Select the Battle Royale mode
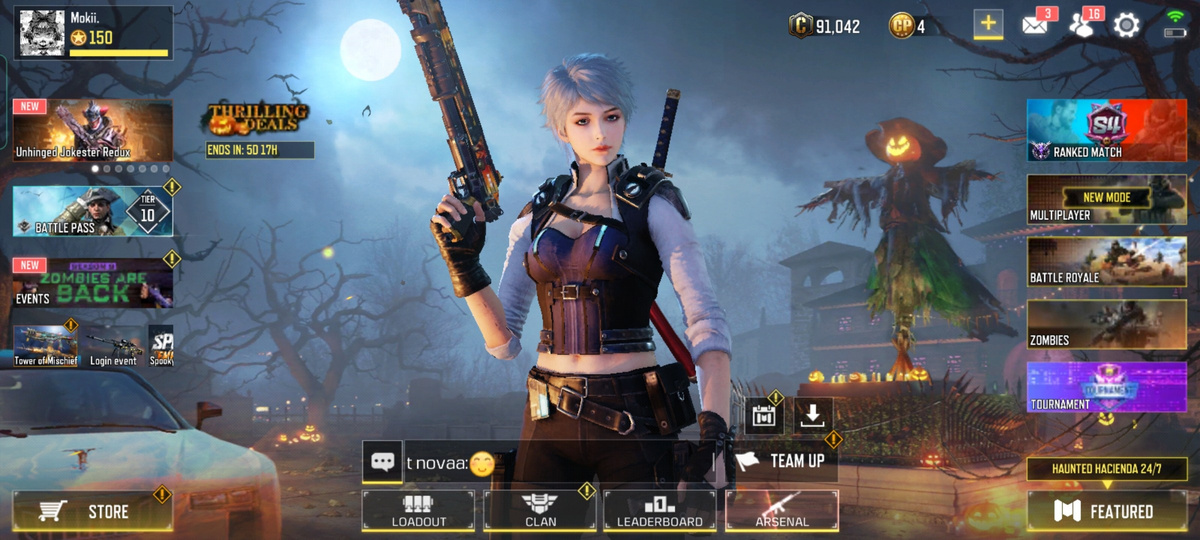 1106,262
